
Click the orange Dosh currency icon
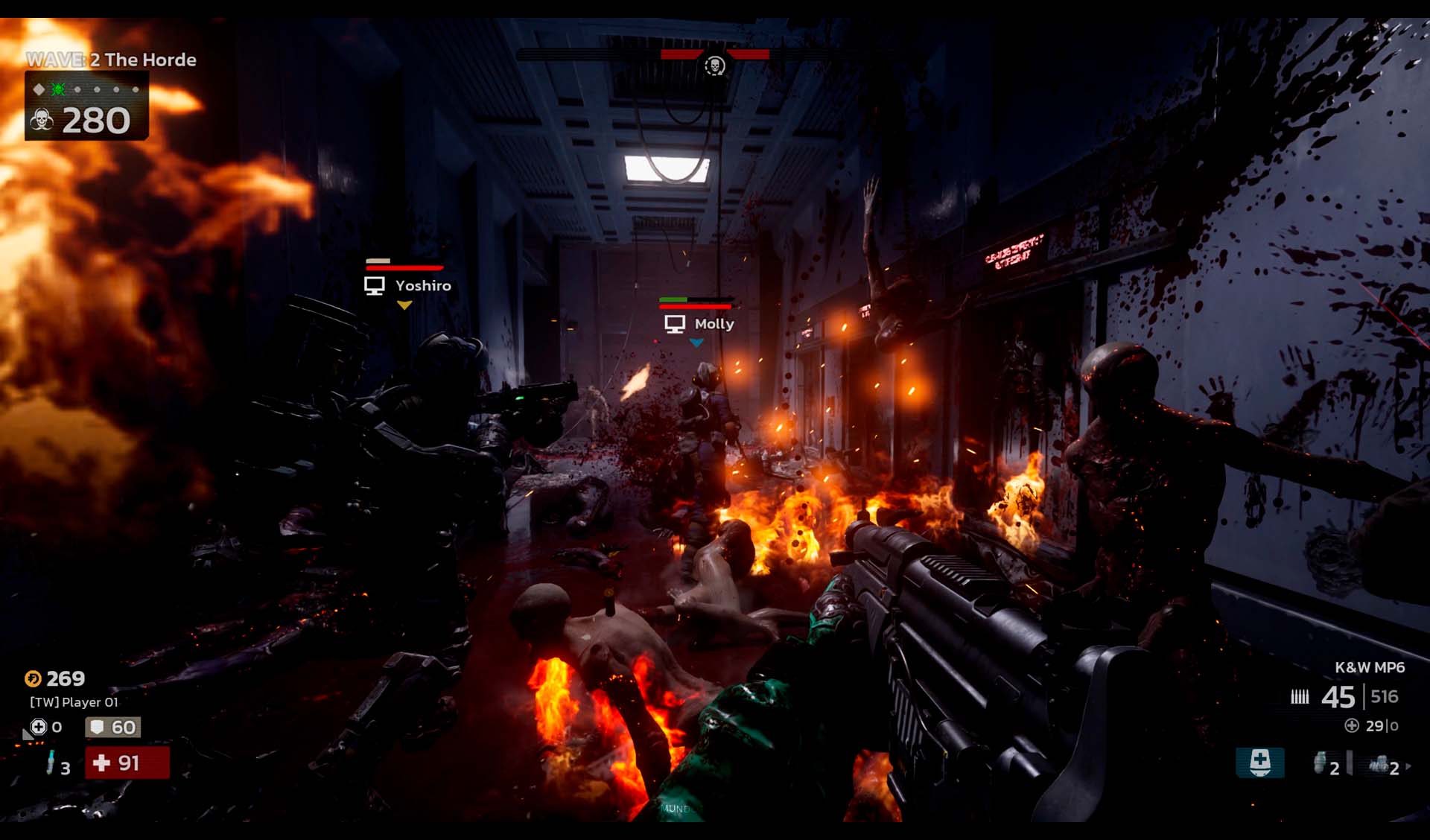(x=34, y=678)
